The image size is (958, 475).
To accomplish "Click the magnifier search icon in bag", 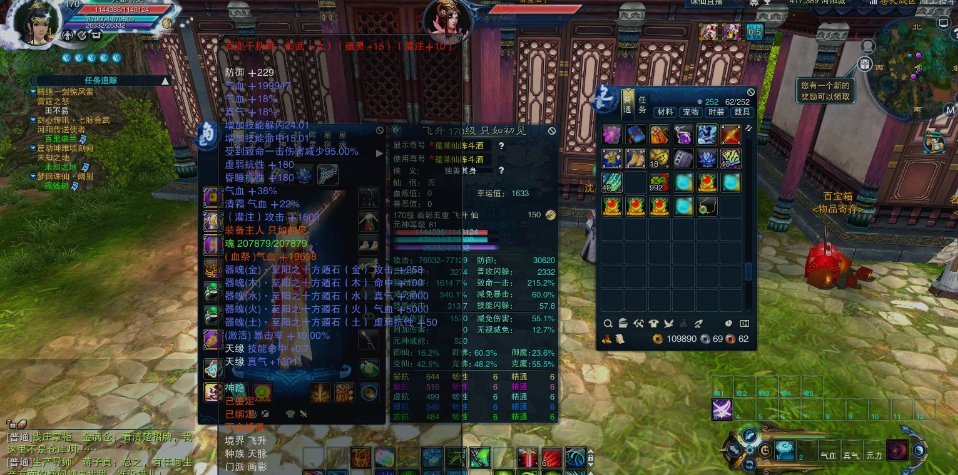I will click(608, 323).
